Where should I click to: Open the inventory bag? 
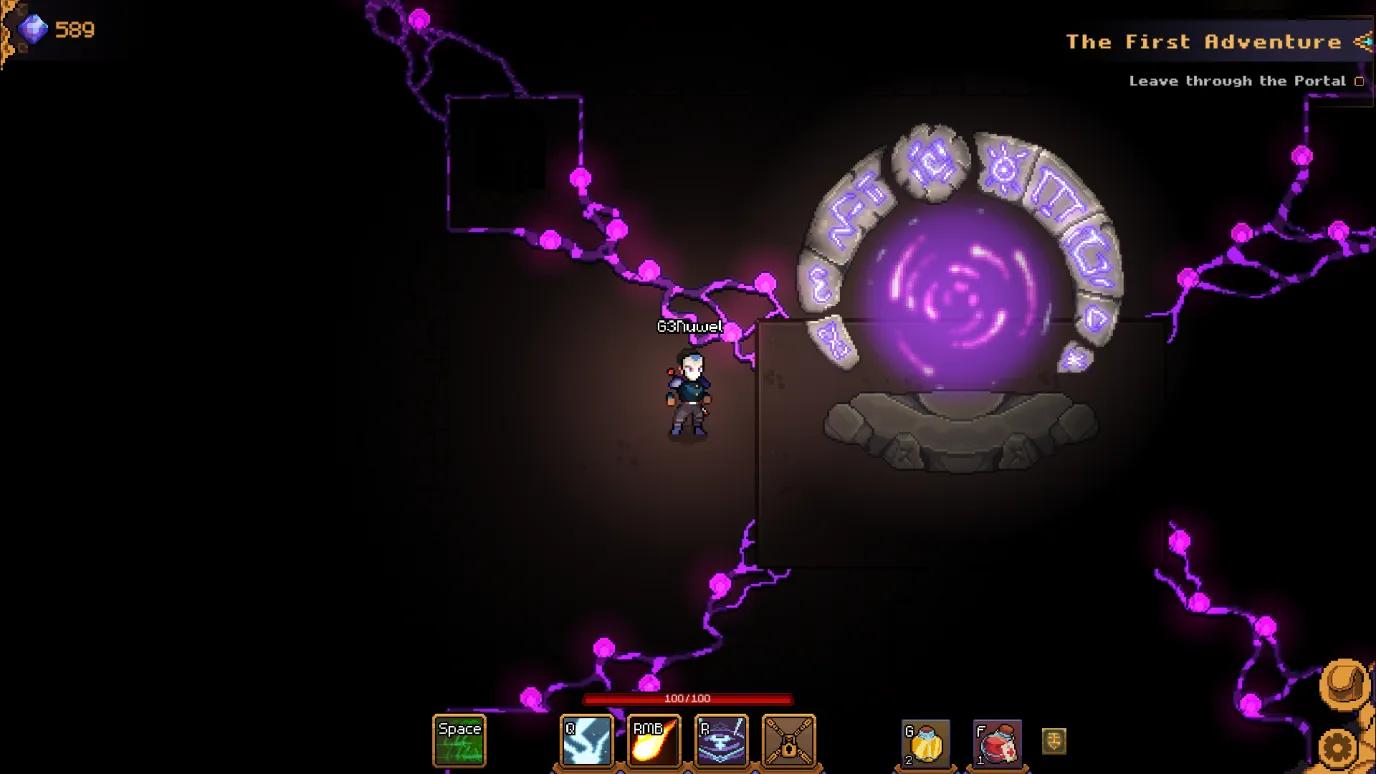point(1344,684)
